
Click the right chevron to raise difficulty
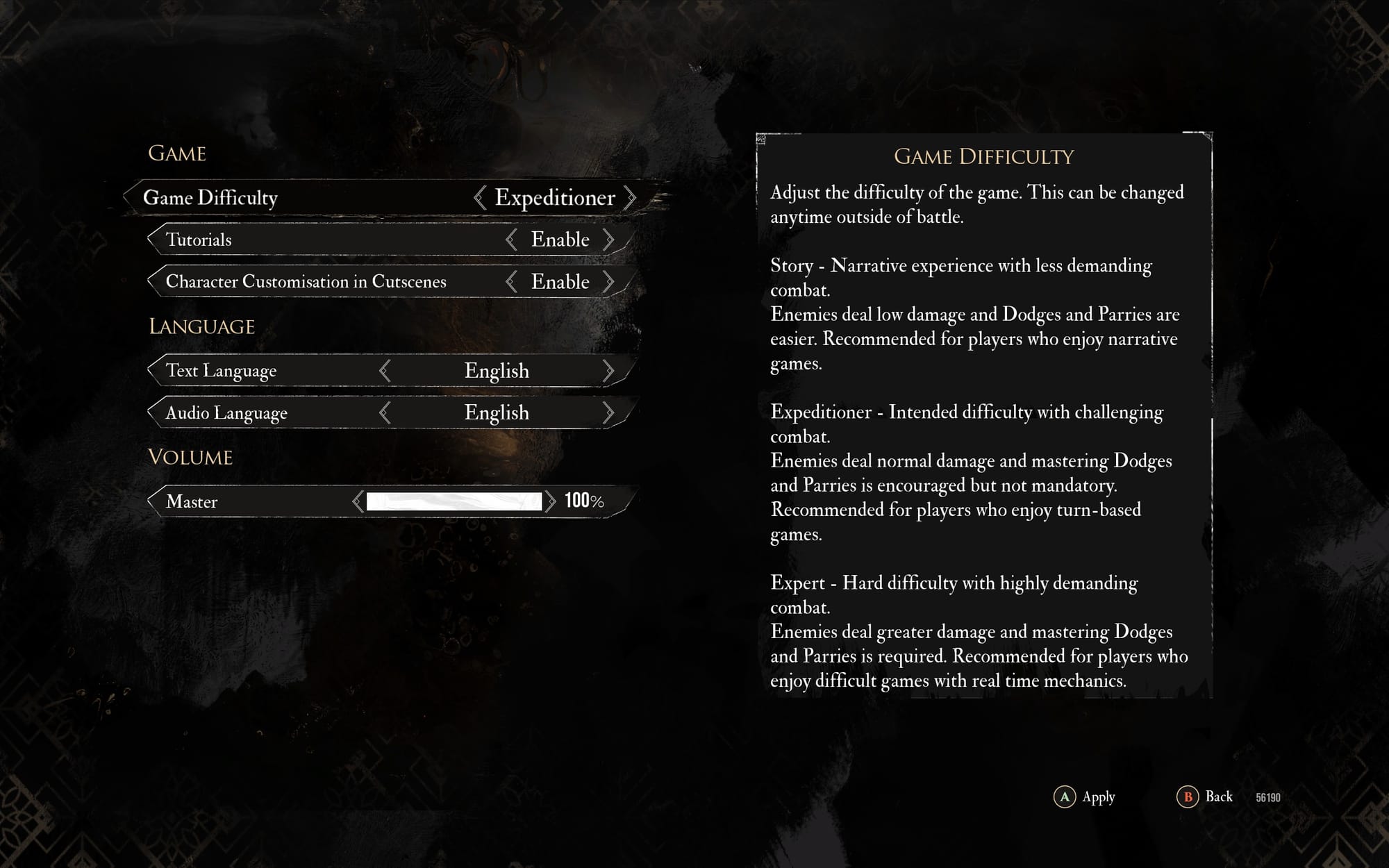coord(631,199)
